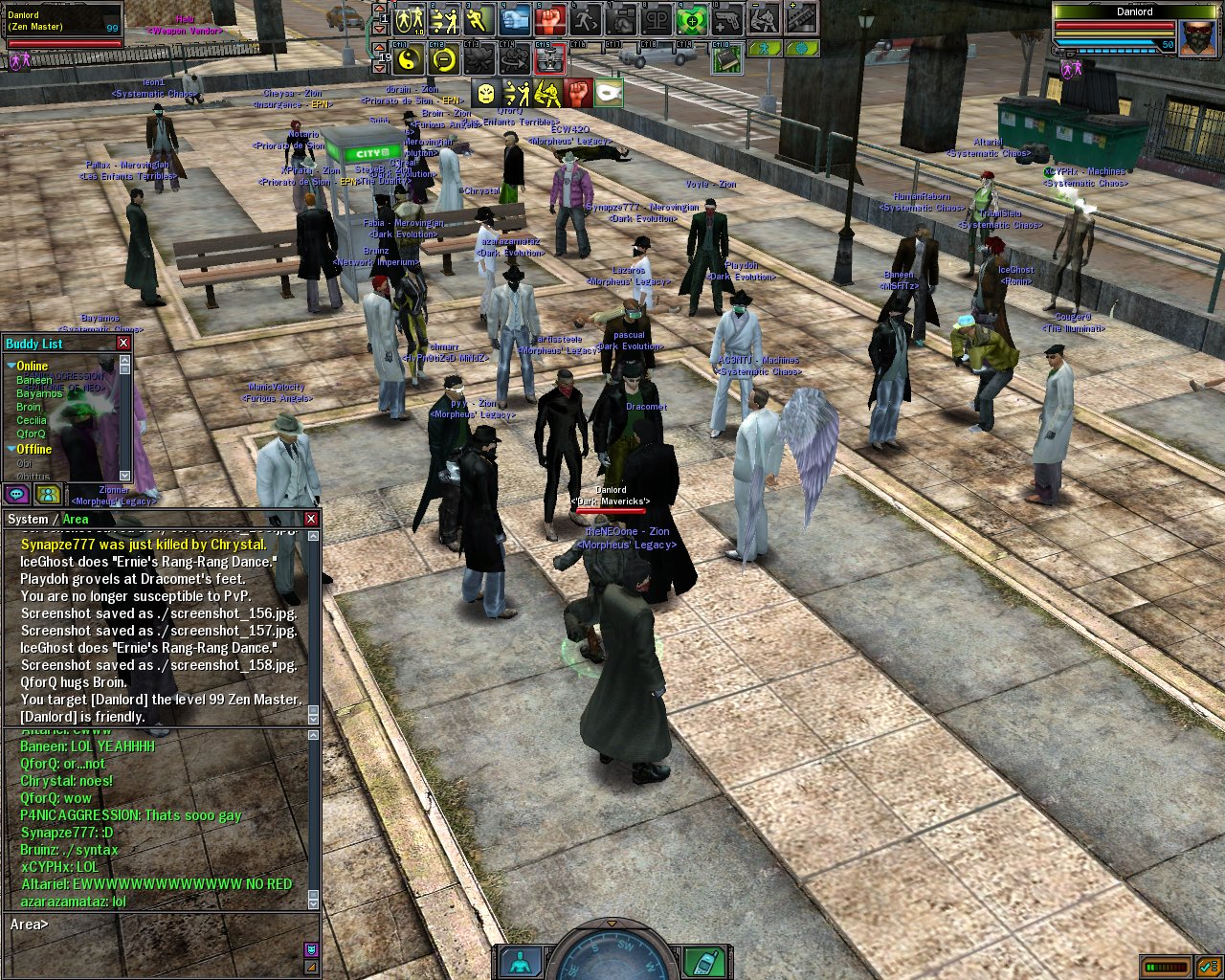1225x980 pixels.
Task: Select buddy Baneen in the Buddy List
Action: [x=34, y=380]
